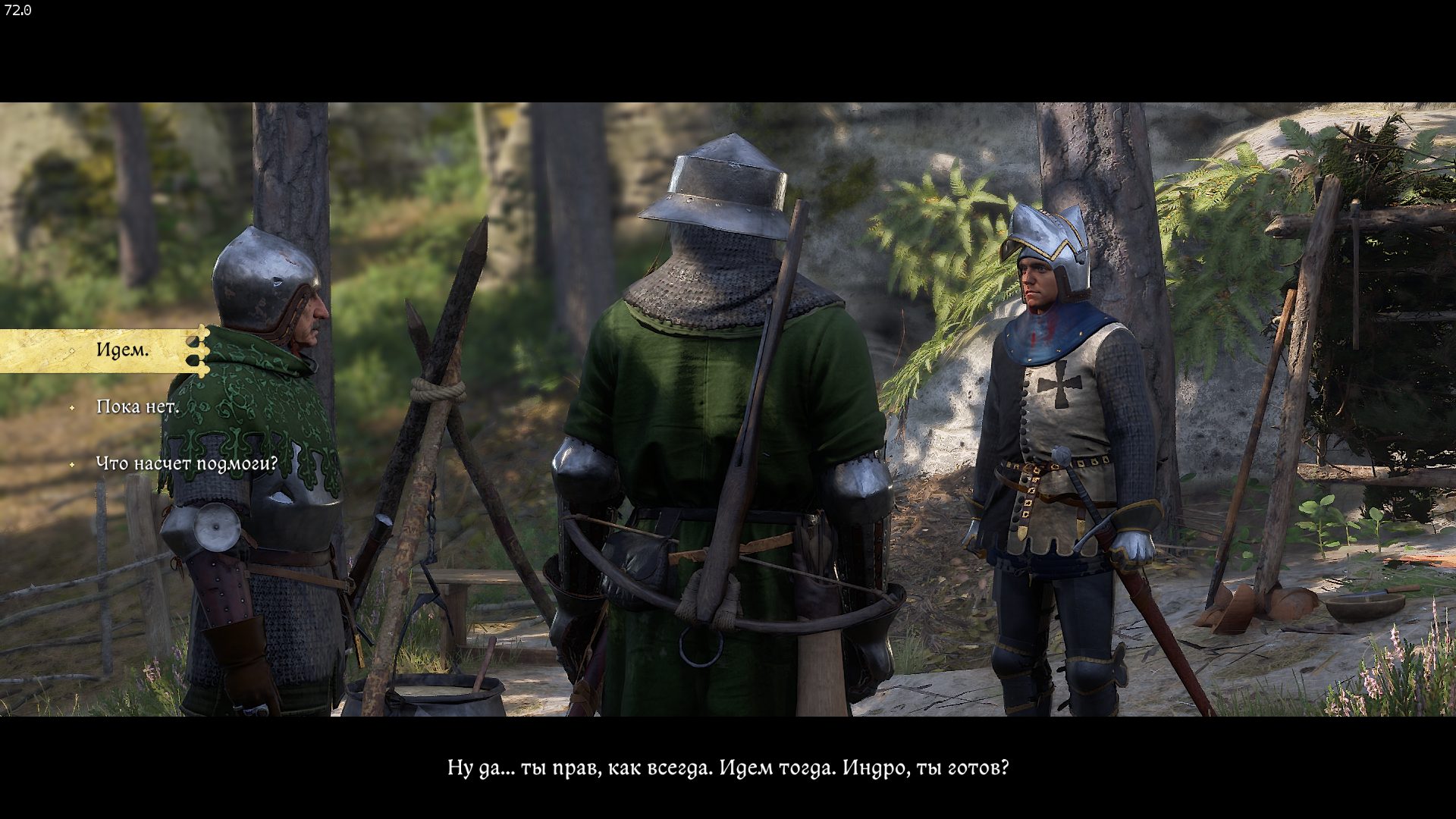The height and width of the screenshot is (819, 1456).
Task: Ask "Что насчет подмоги?" in dialogue
Action: point(187,463)
